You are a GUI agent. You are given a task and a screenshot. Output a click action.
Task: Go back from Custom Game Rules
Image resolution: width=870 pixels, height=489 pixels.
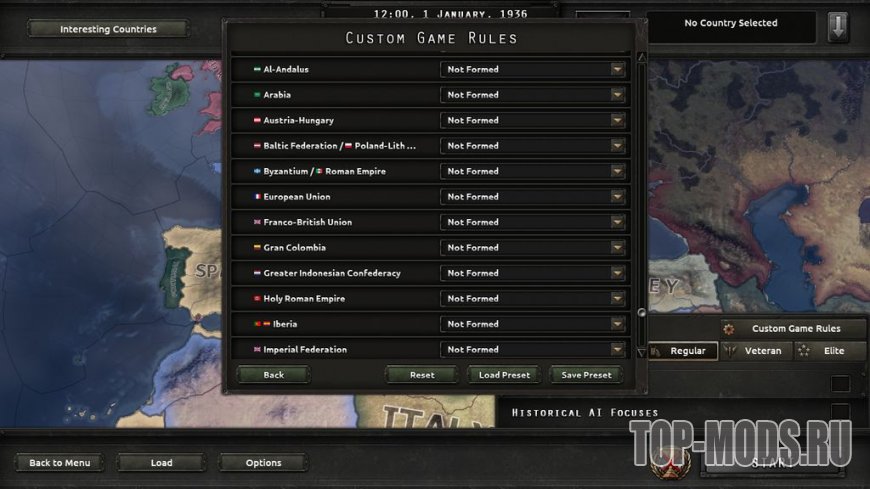click(x=273, y=375)
